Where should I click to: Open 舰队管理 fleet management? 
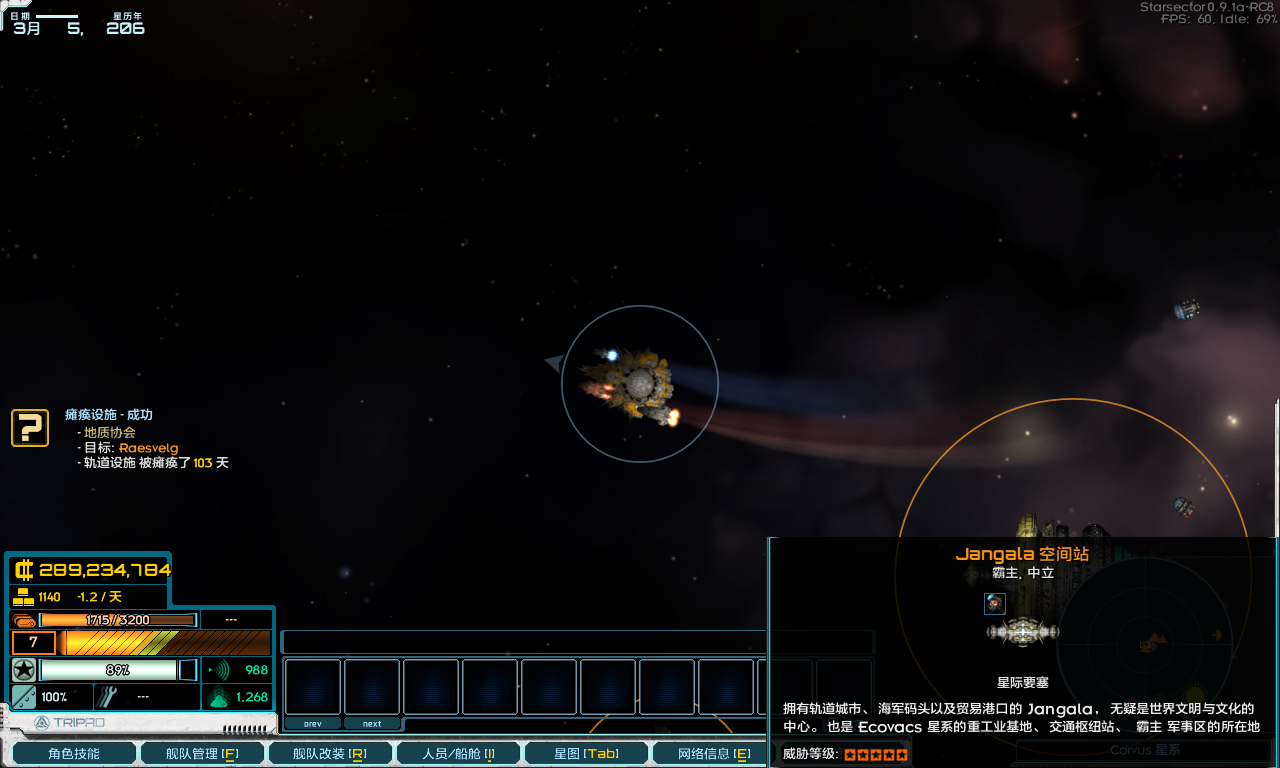click(x=202, y=753)
